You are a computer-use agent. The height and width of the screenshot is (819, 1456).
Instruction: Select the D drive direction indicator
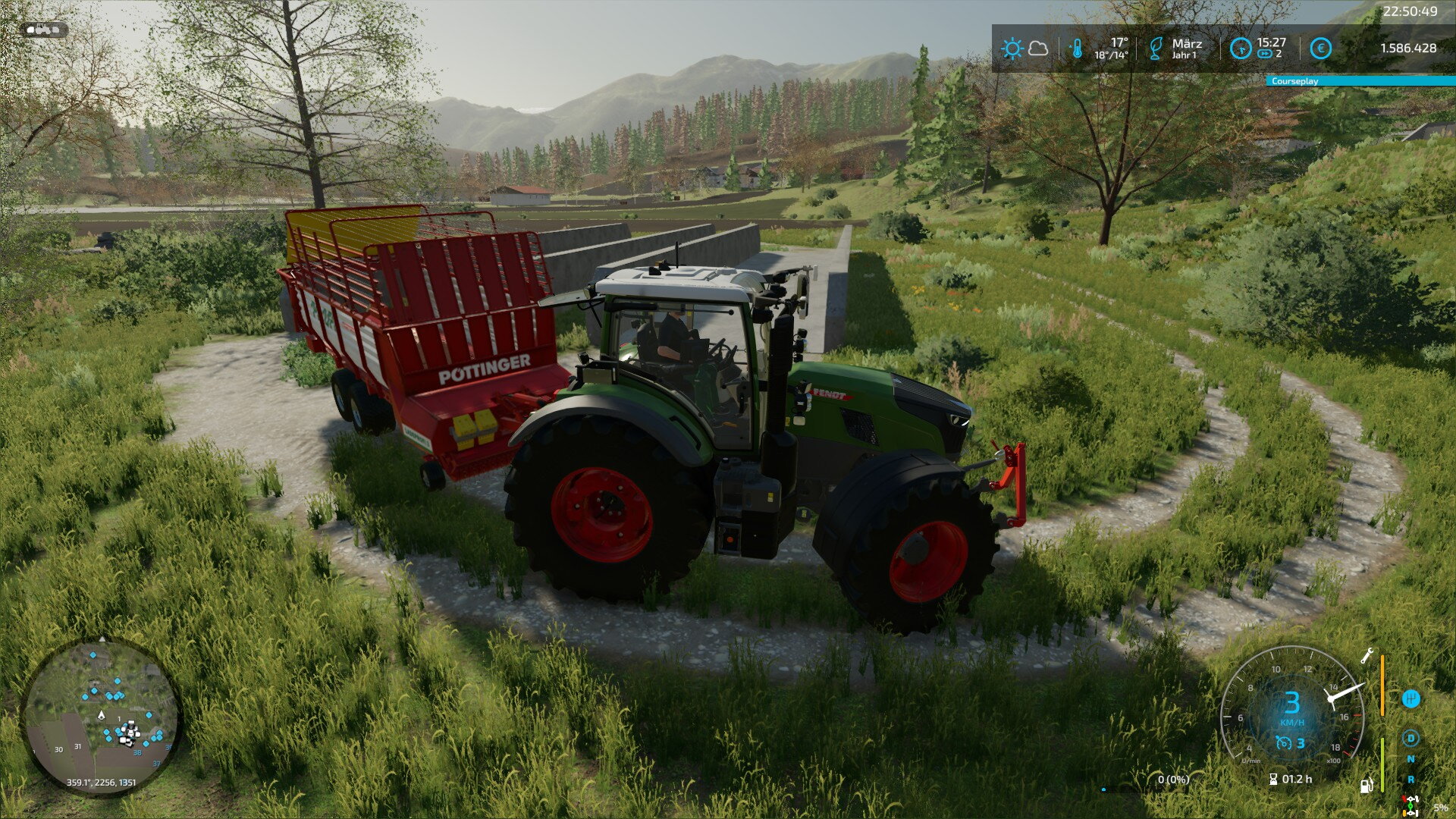[x=1410, y=738]
